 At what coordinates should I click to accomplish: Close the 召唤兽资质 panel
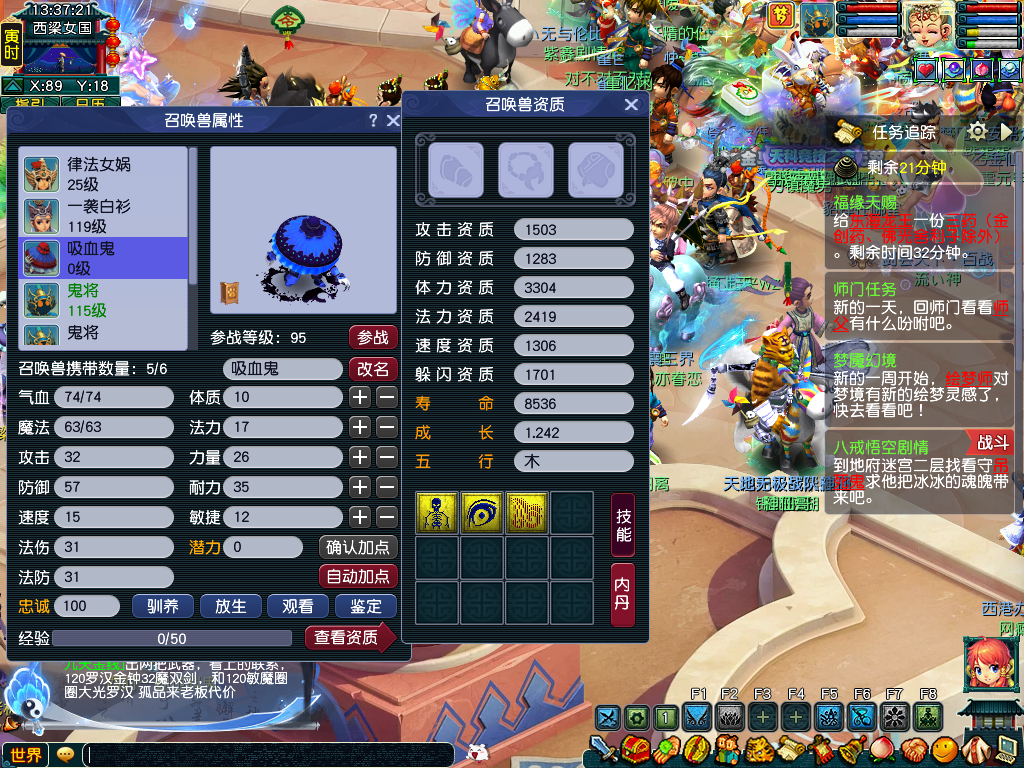[631, 105]
